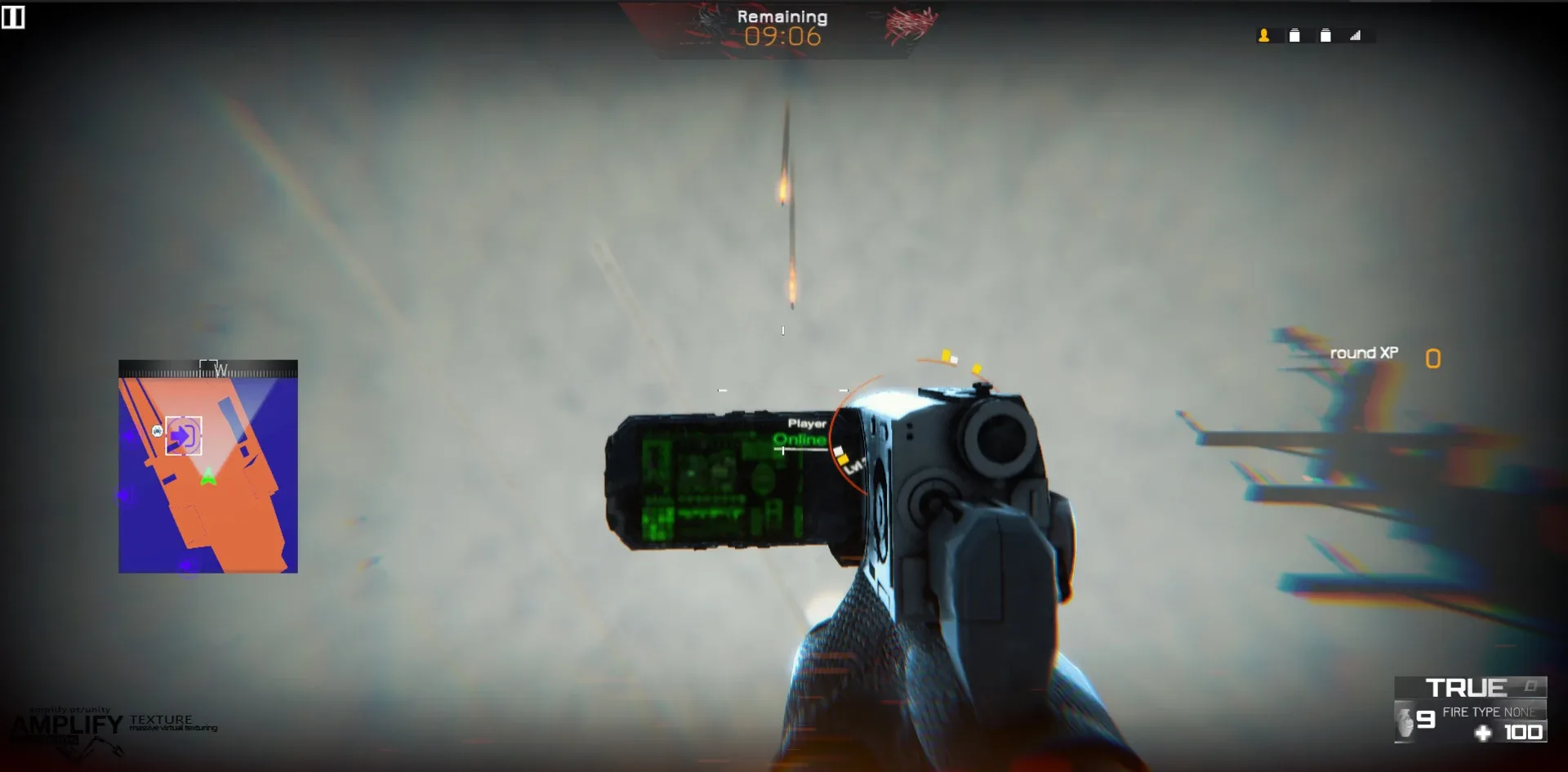Expand the minimap view
This screenshot has height=772, width=1568.
coord(208,466)
